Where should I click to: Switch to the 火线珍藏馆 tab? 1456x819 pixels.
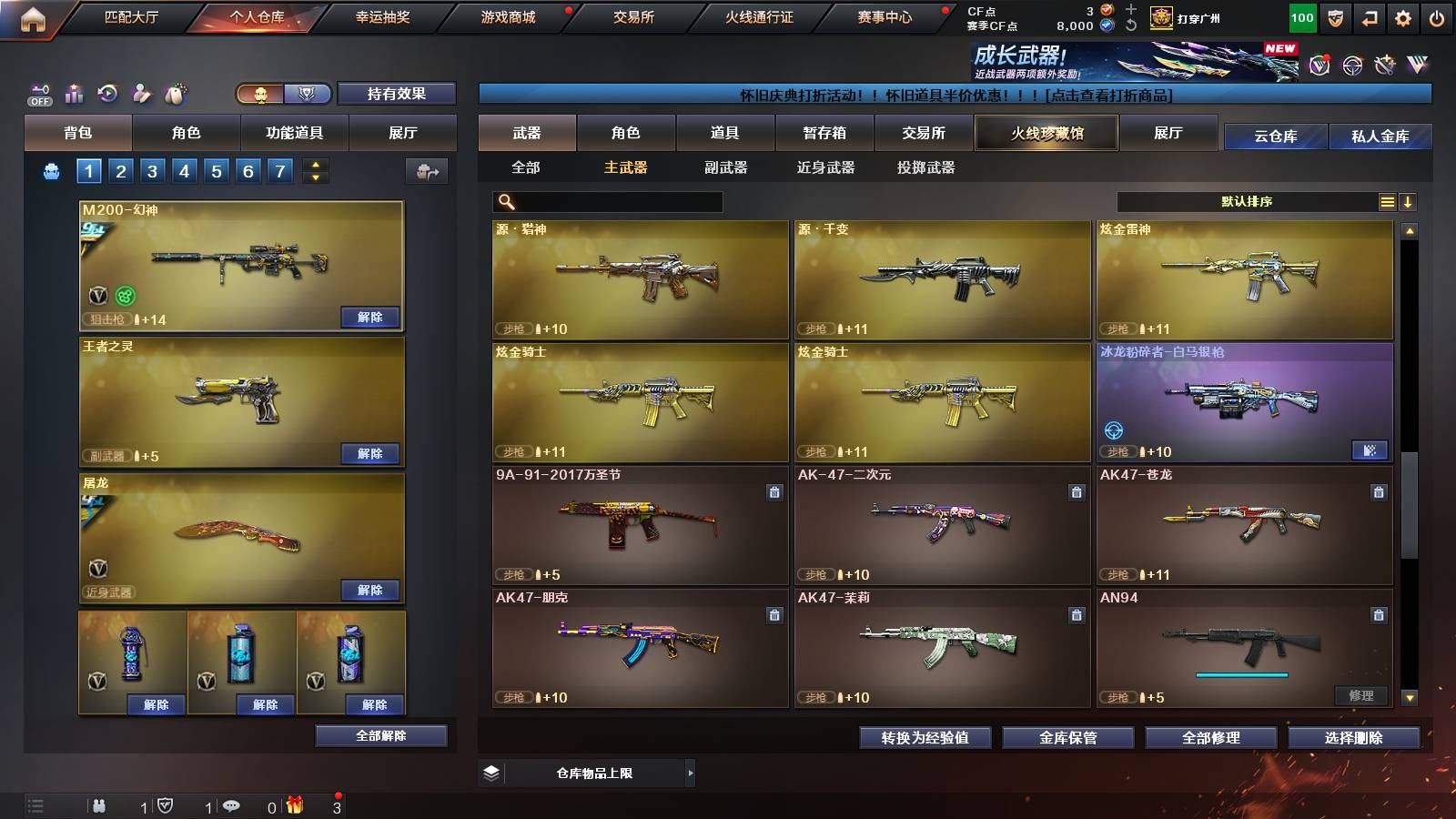(x=1046, y=133)
